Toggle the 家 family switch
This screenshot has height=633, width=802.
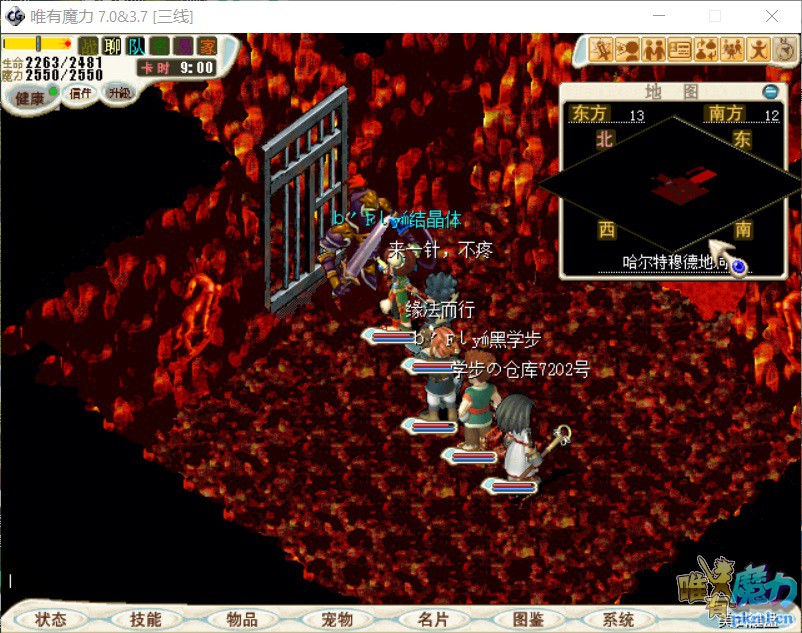[x=207, y=46]
